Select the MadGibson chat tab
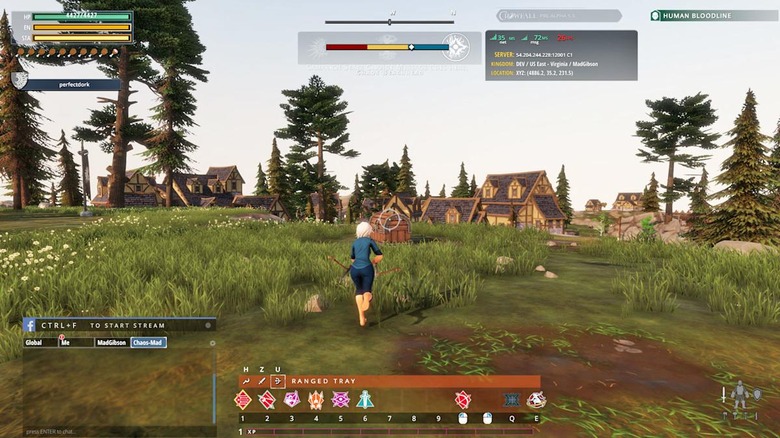This screenshot has height=438, width=780. 111,342
